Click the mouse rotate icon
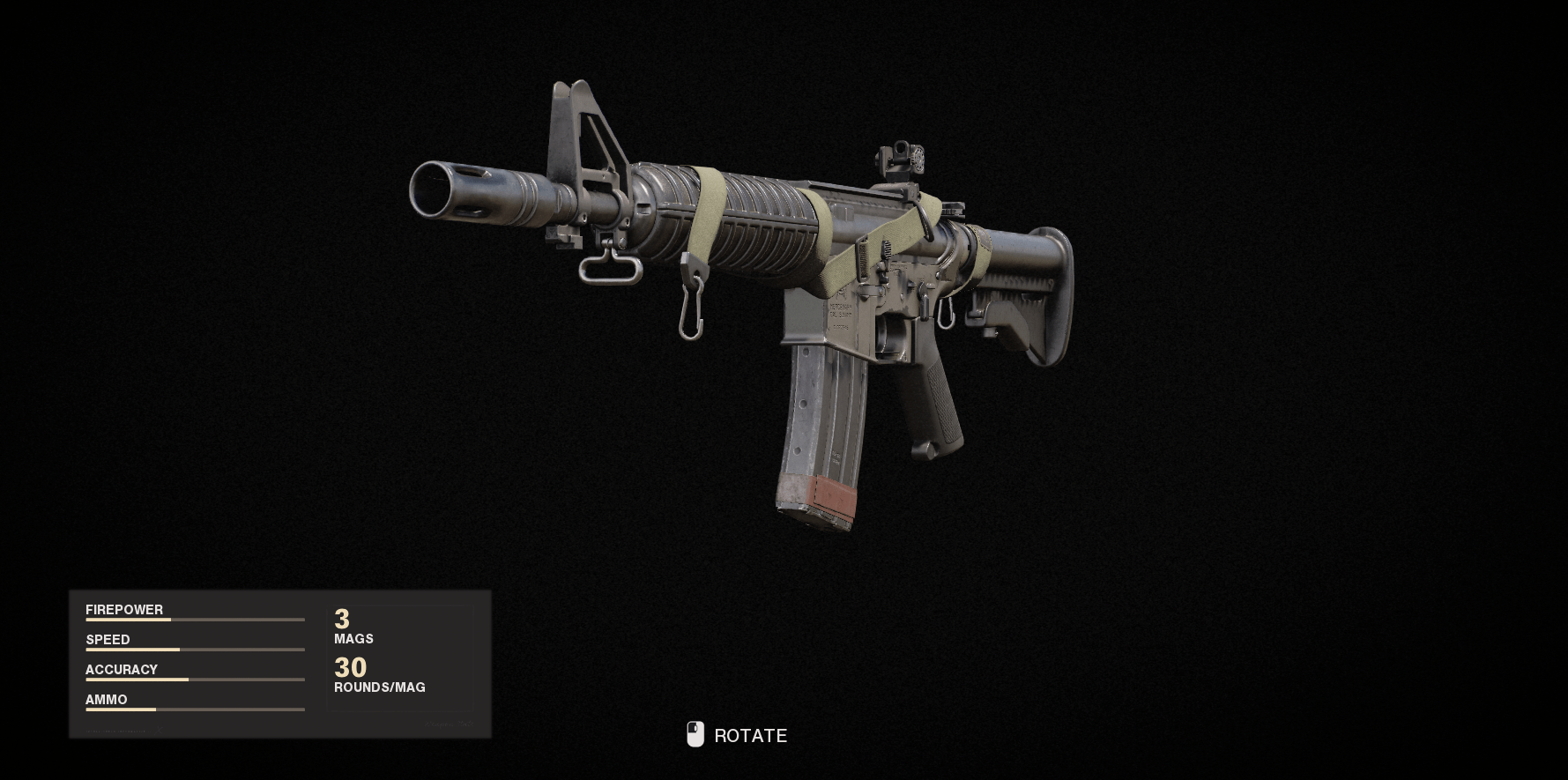The image size is (1568, 780). tap(695, 734)
